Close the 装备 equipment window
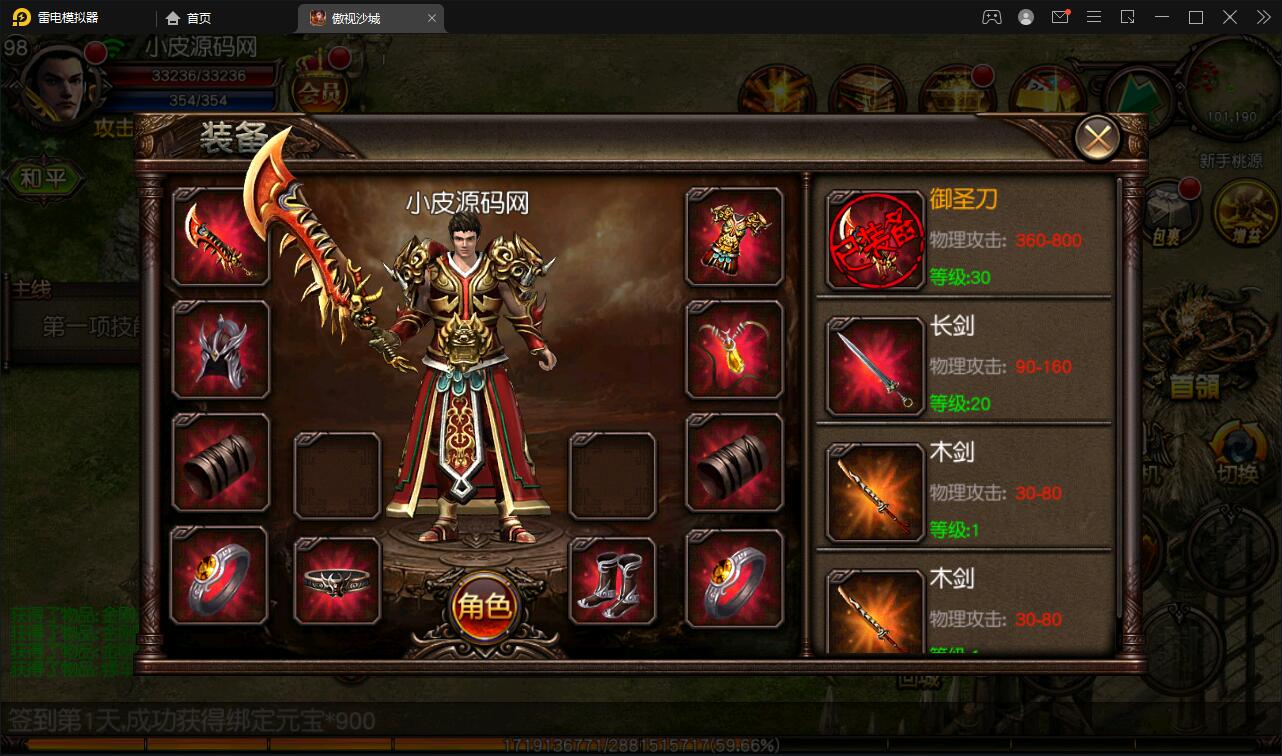This screenshot has width=1282, height=756. 1097,138
